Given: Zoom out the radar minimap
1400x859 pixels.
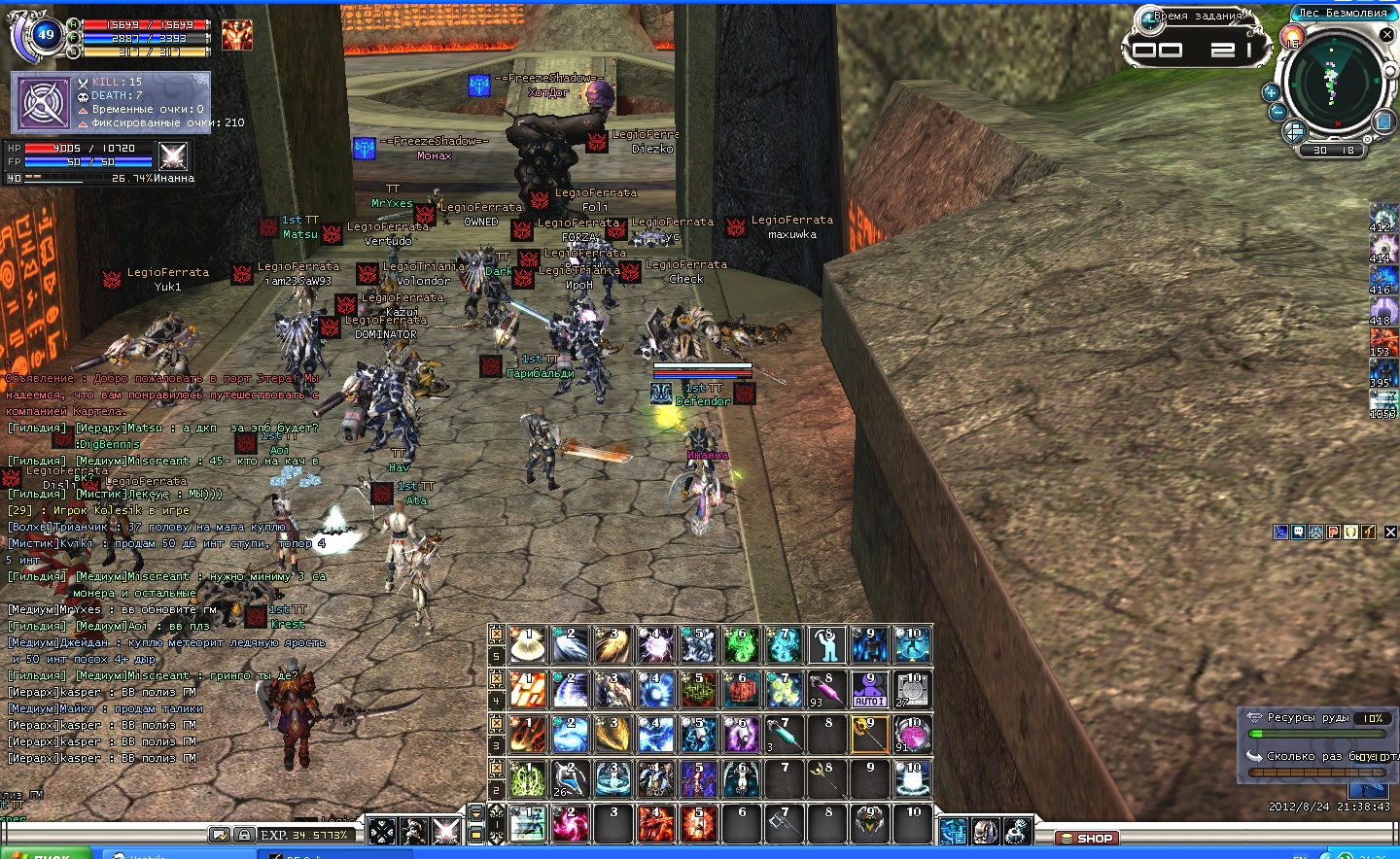Looking at the screenshot, I should [1278, 112].
